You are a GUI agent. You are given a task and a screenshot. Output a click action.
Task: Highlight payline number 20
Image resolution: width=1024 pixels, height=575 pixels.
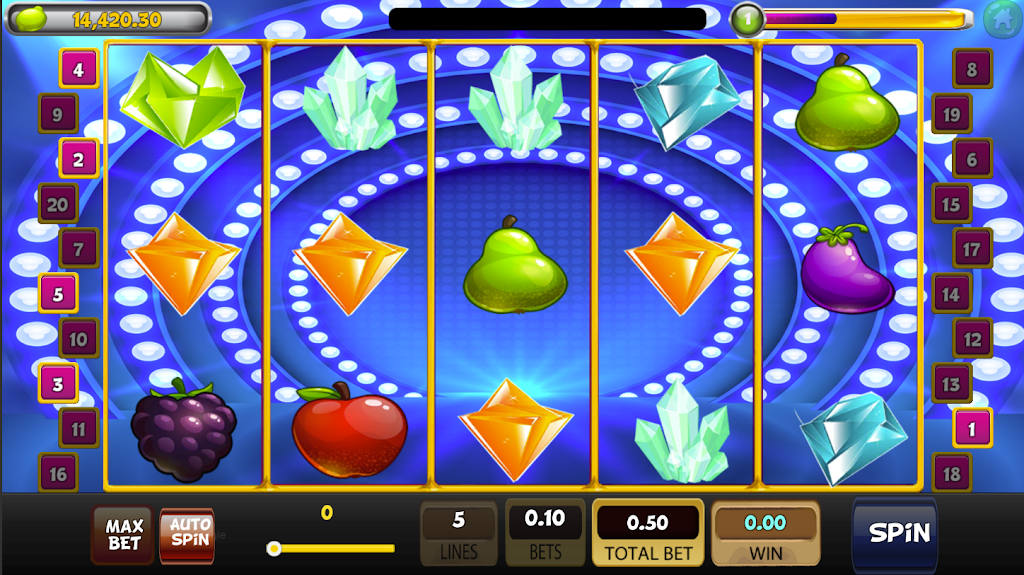(x=58, y=204)
